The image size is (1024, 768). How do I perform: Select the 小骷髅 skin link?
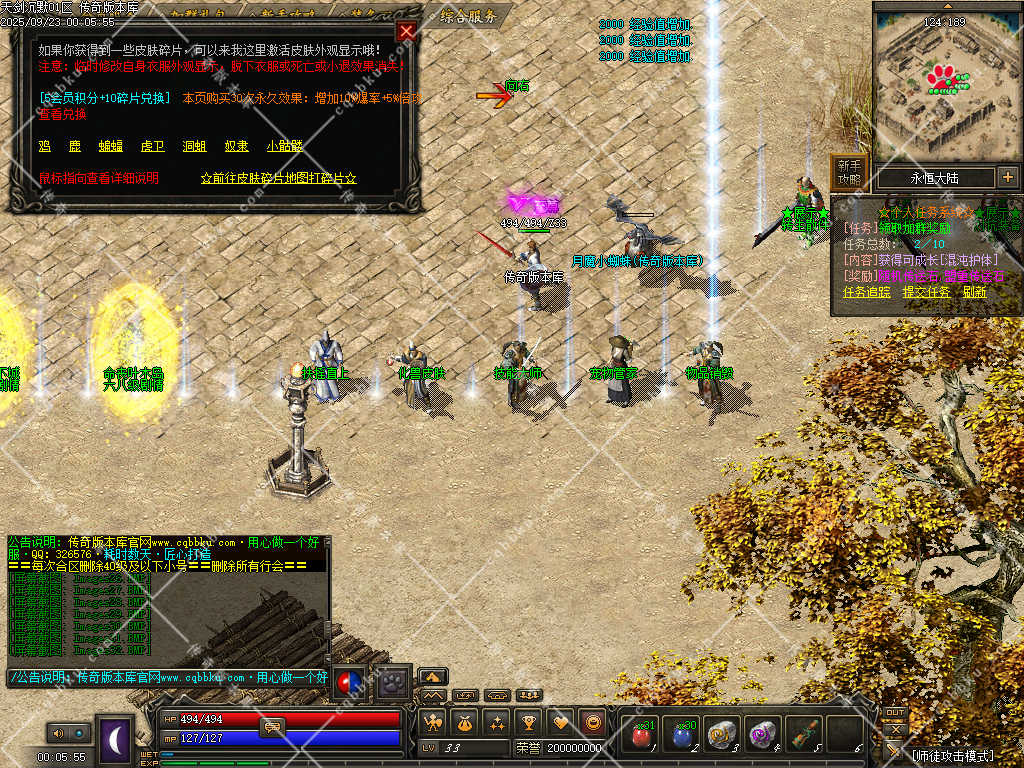284,146
